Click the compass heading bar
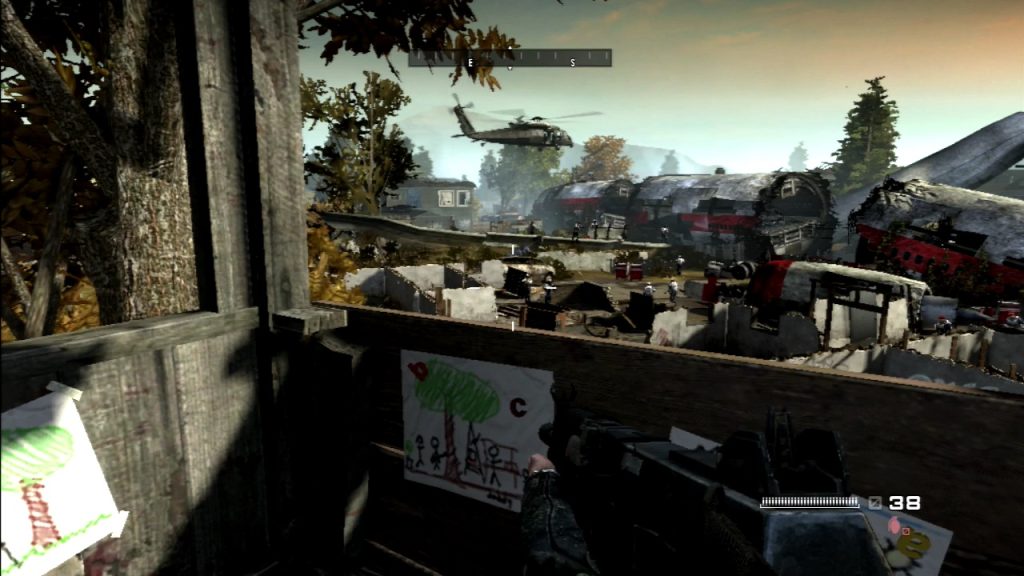Screen dimensions: 1024x576 [510, 59]
